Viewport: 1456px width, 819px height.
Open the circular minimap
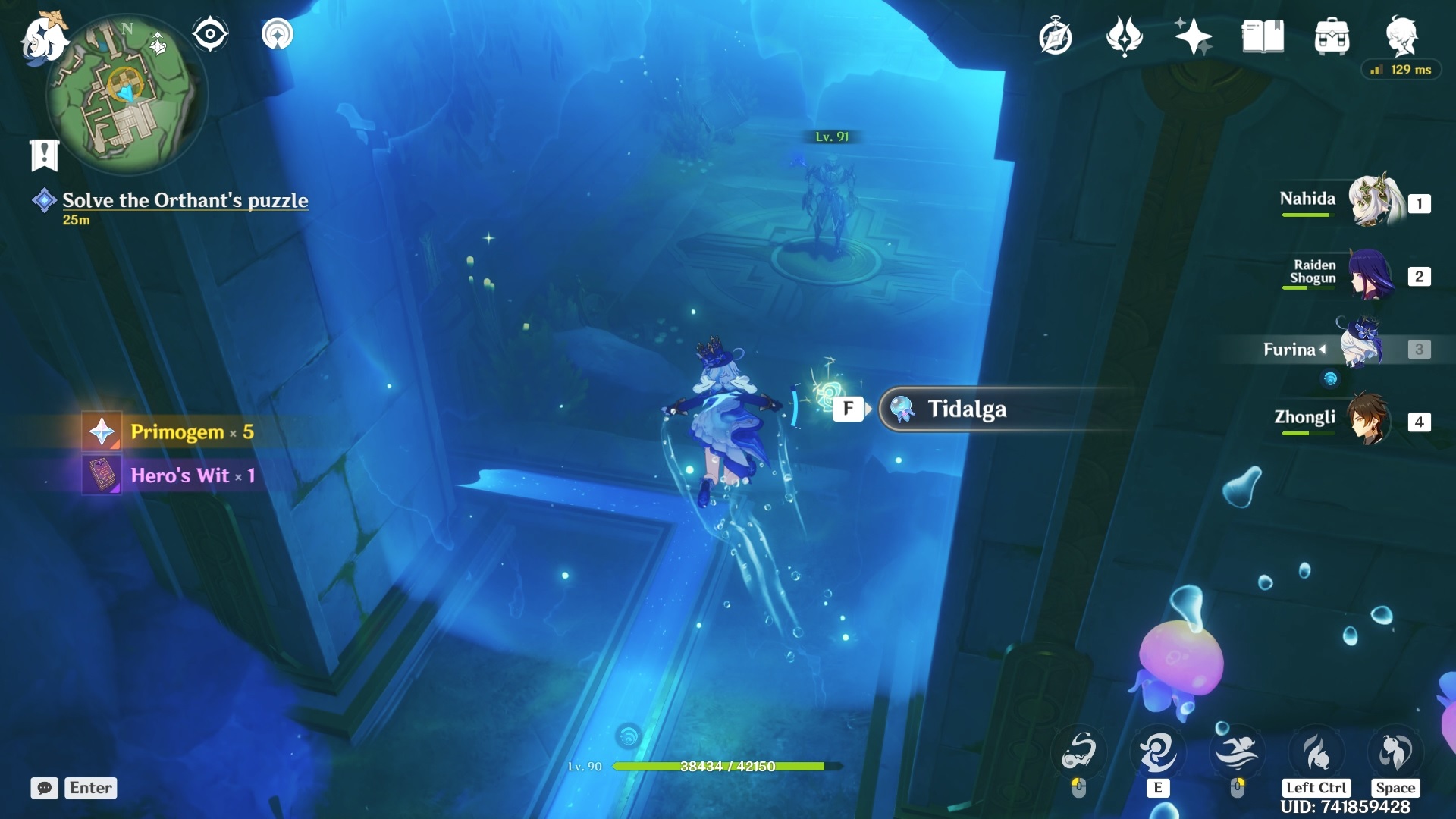pos(125,95)
